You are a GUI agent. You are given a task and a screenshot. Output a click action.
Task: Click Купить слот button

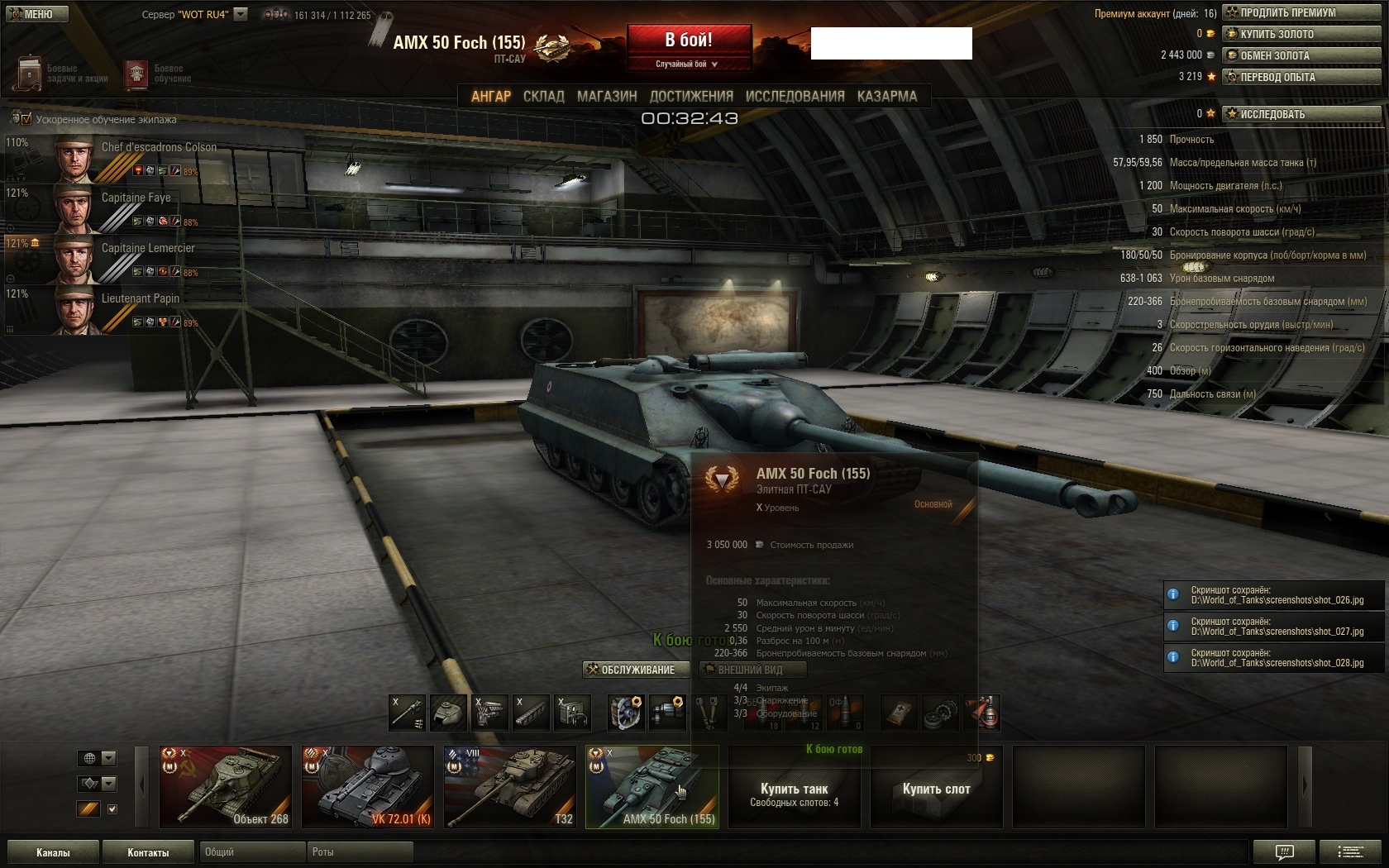936,789
